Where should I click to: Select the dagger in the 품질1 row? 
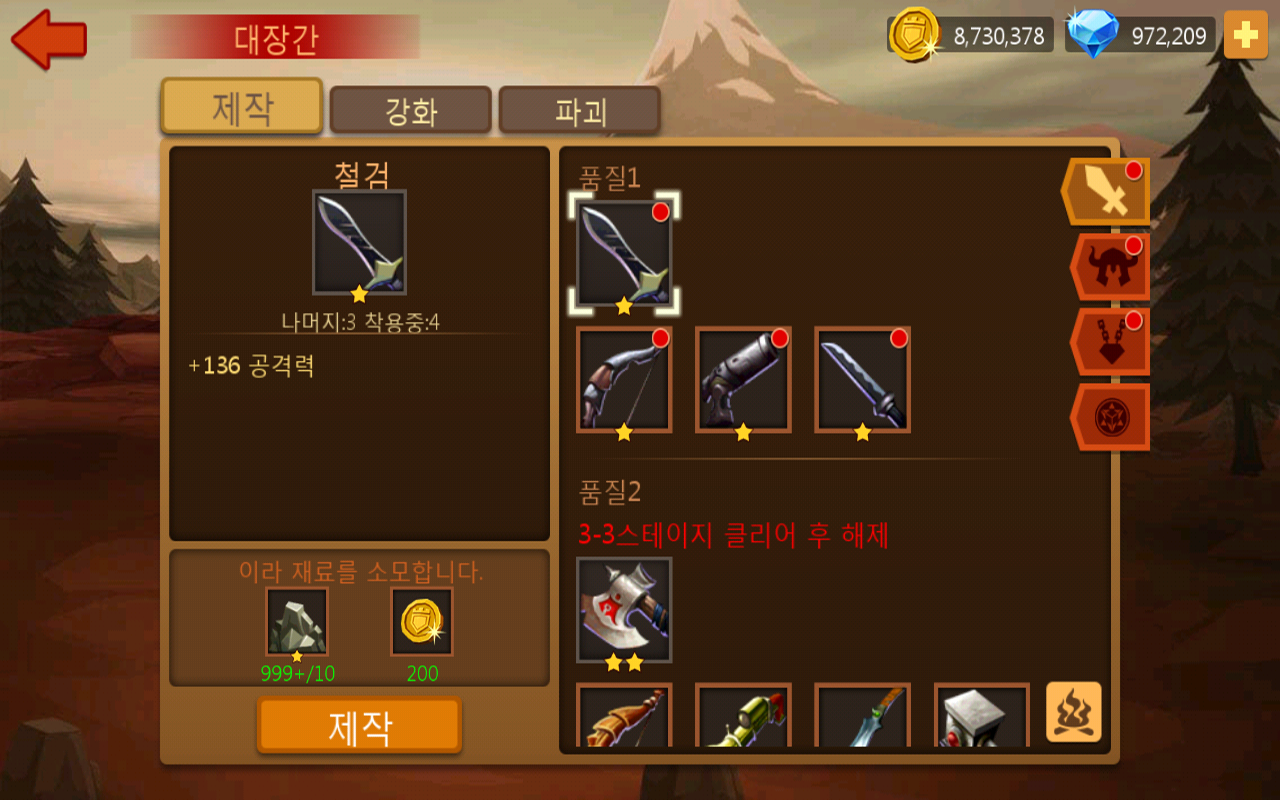coord(859,380)
